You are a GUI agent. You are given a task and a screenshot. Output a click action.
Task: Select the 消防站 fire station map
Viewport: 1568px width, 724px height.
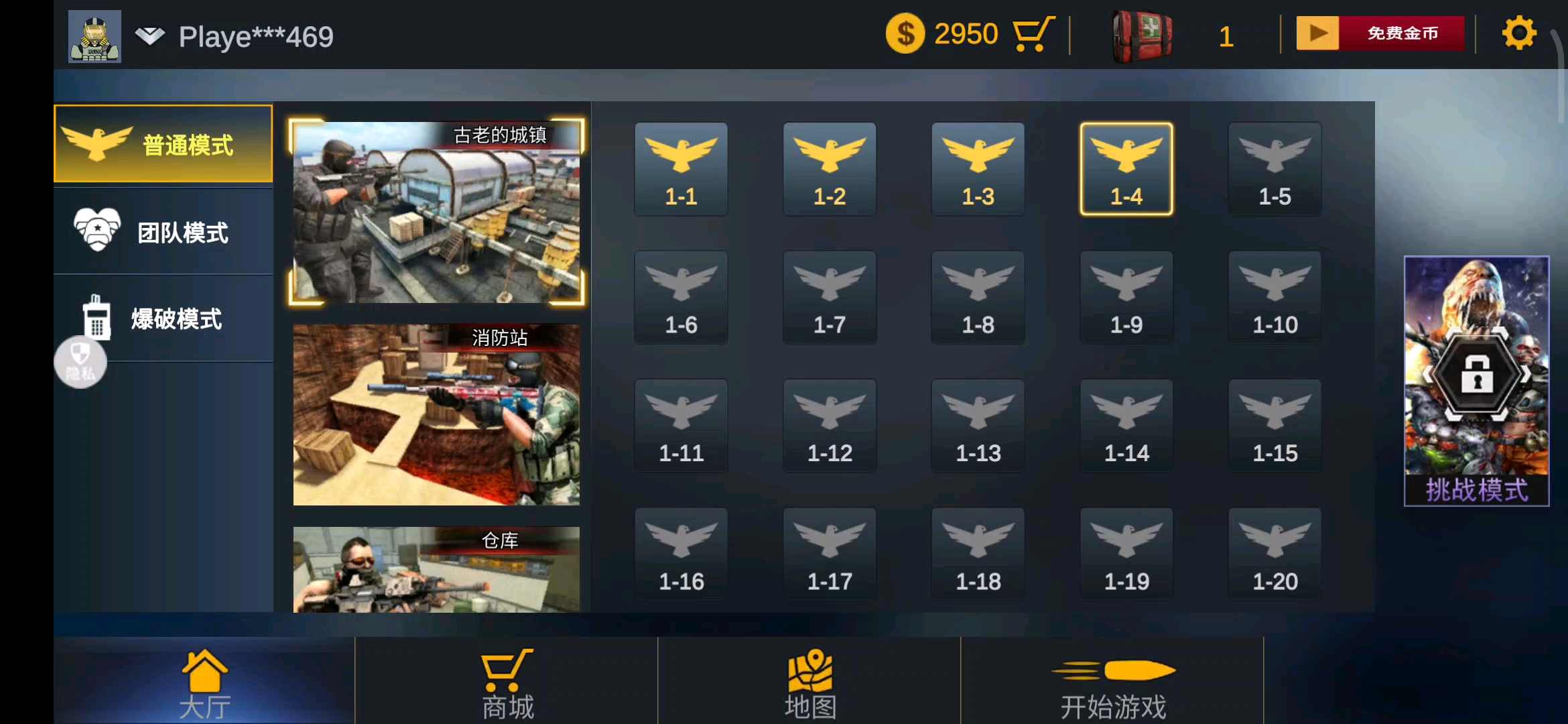436,414
